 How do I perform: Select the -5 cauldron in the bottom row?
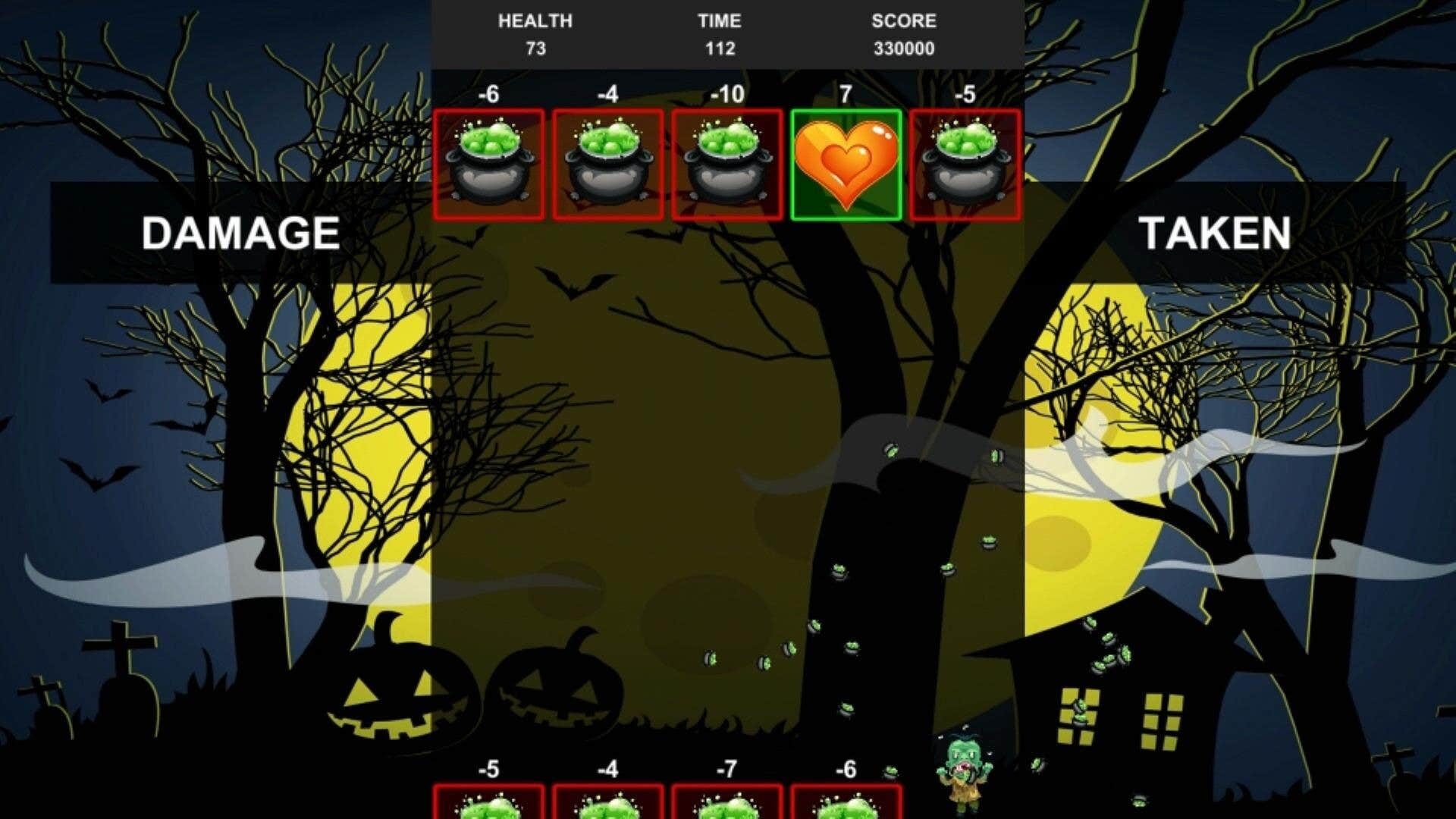click(489, 808)
